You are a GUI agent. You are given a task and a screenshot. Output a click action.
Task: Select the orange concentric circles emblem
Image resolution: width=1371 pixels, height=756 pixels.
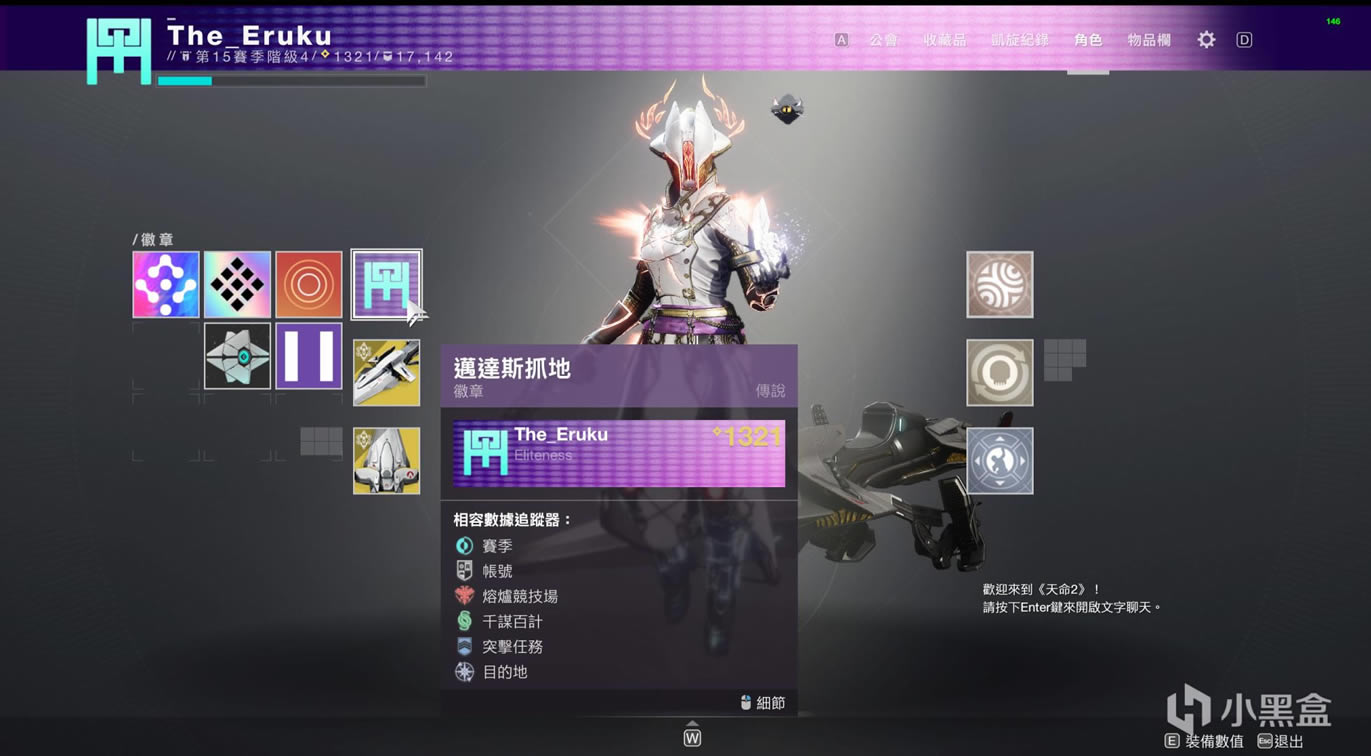309,285
